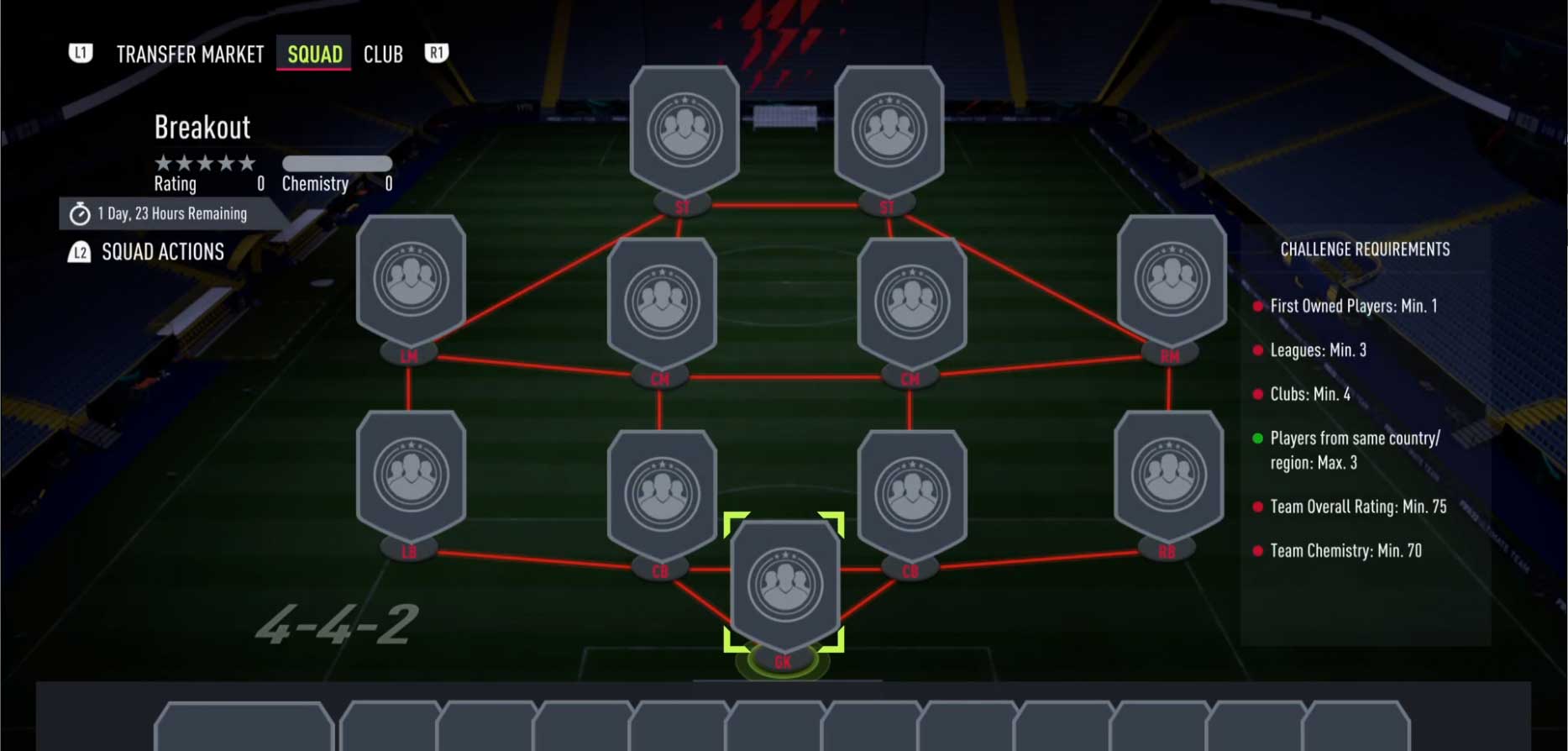
Task: Toggle the Leagues: Min. 3 requirement indicator
Action: click(1258, 350)
